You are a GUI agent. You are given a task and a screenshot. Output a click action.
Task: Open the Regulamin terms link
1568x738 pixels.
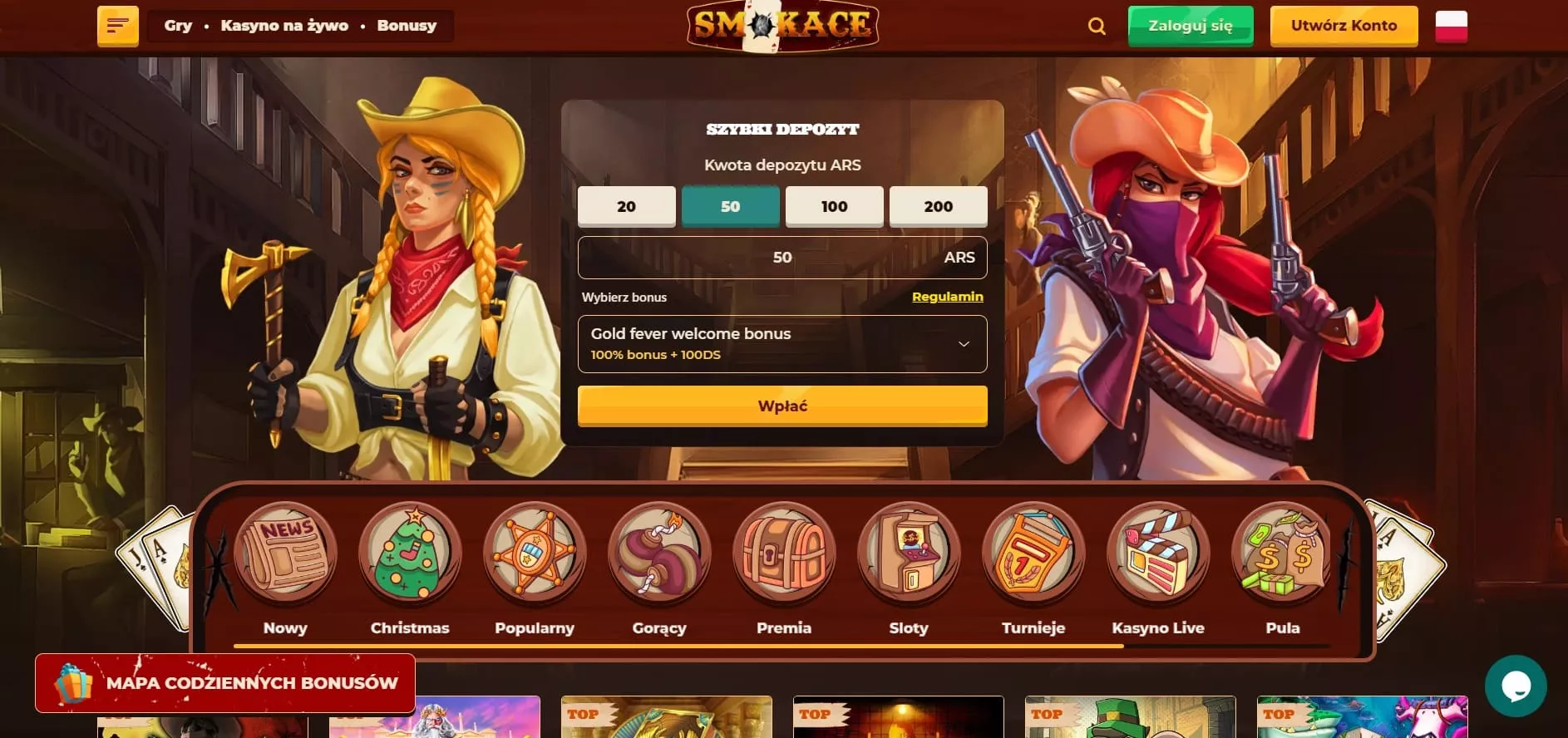pos(947,297)
